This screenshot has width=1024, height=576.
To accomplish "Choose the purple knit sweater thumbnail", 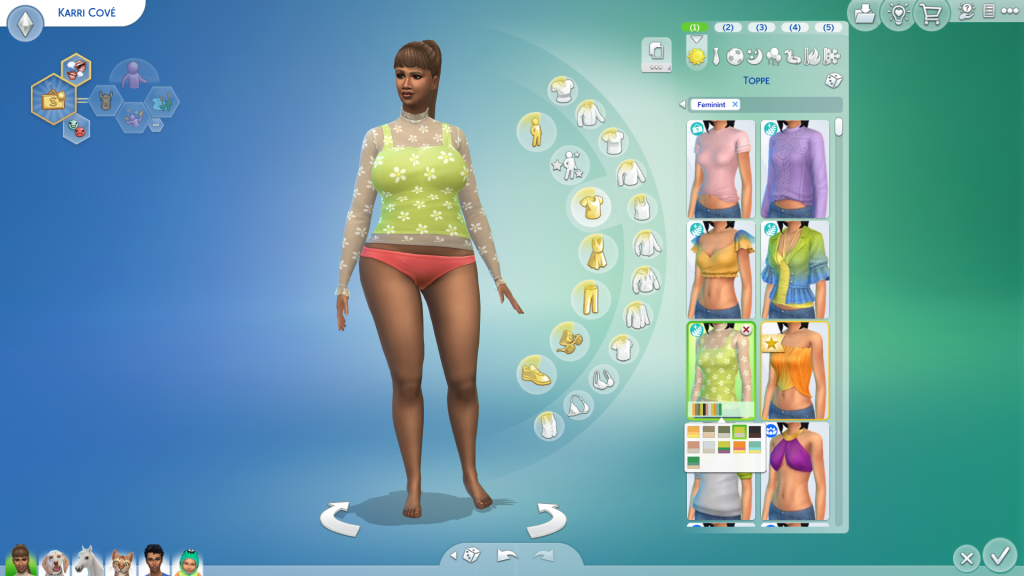I will tap(795, 168).
